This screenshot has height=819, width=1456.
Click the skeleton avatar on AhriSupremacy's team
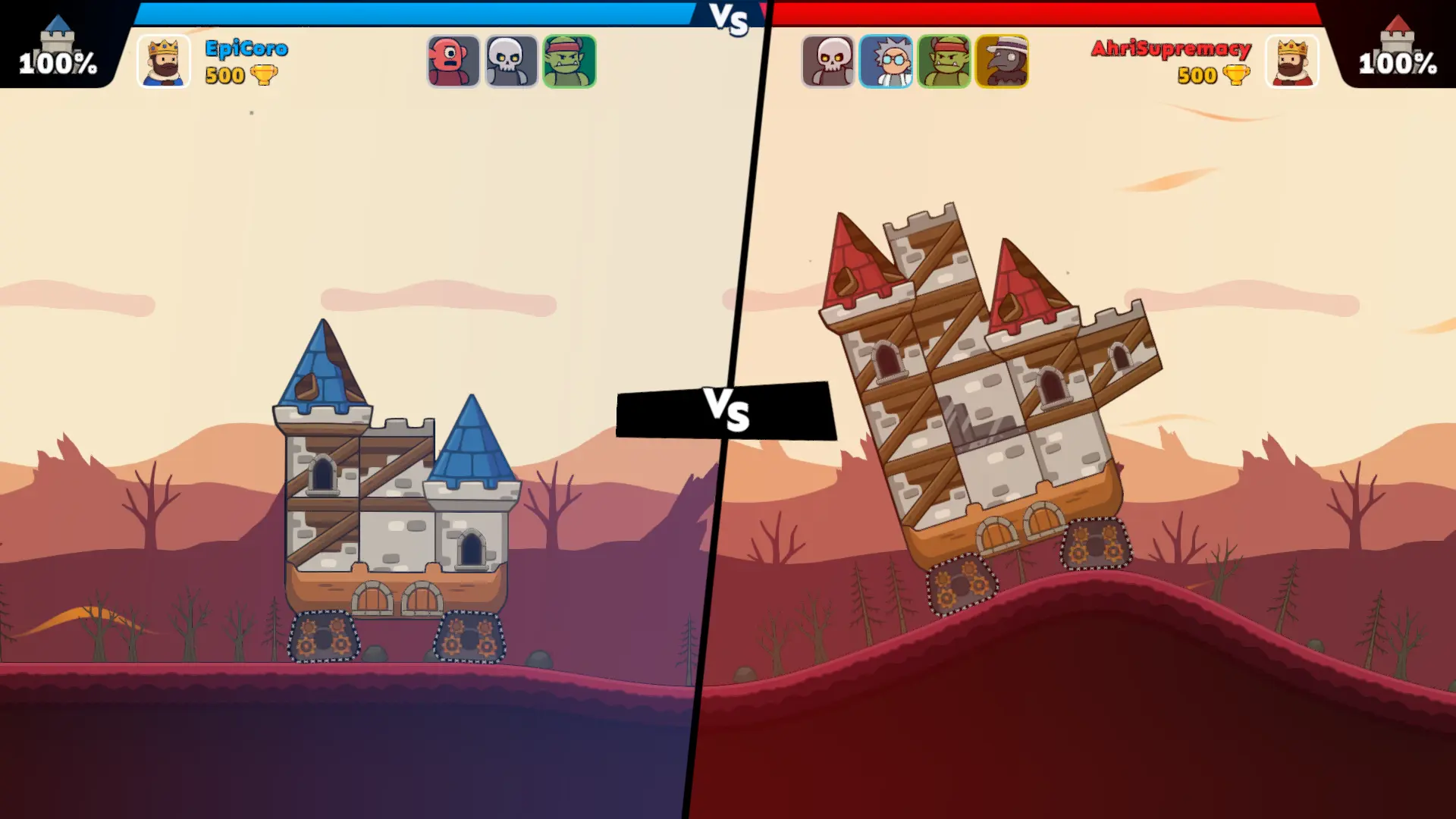click(x=828, y=61)
